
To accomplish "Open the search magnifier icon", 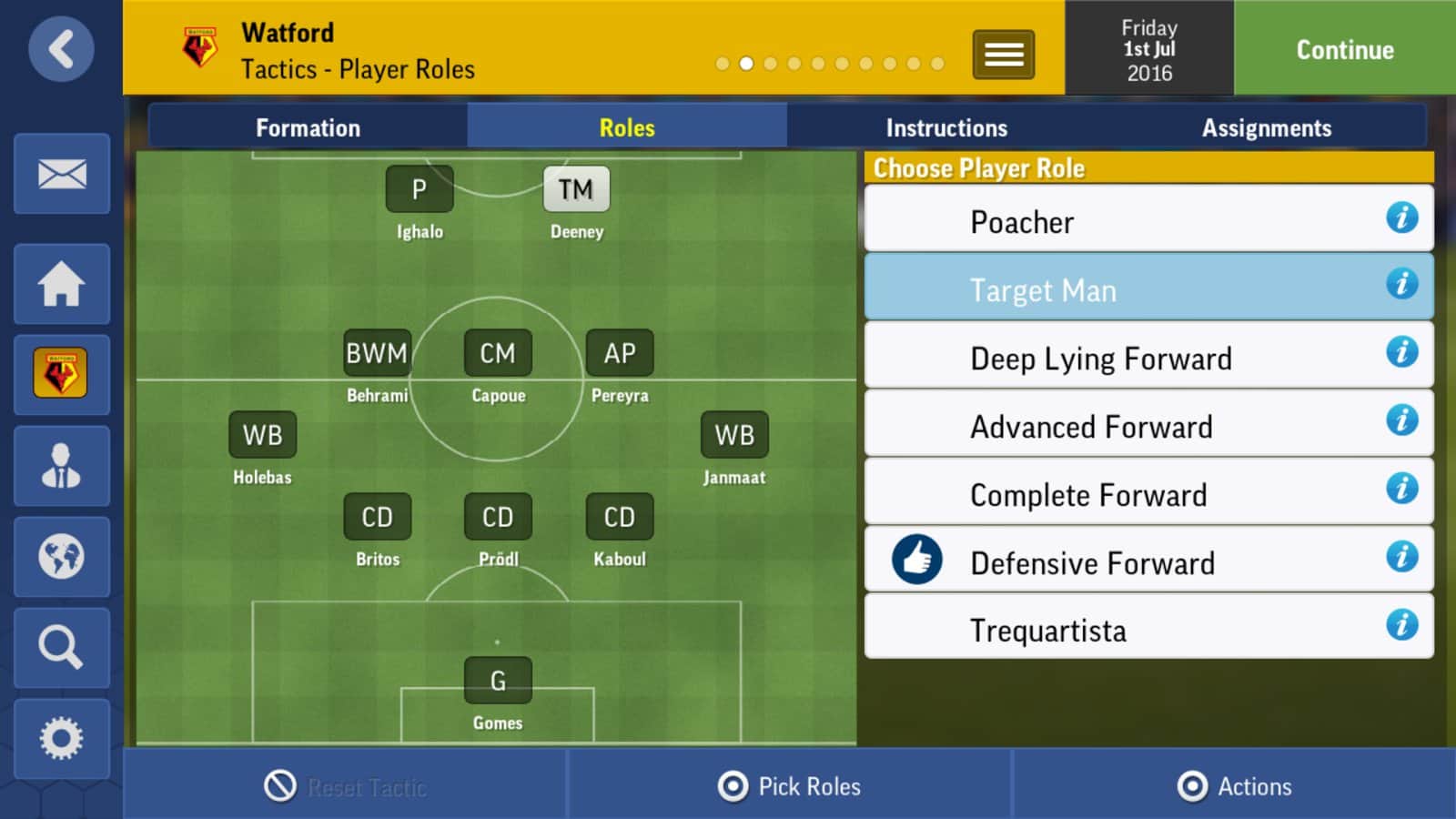I will click(61, 647).
